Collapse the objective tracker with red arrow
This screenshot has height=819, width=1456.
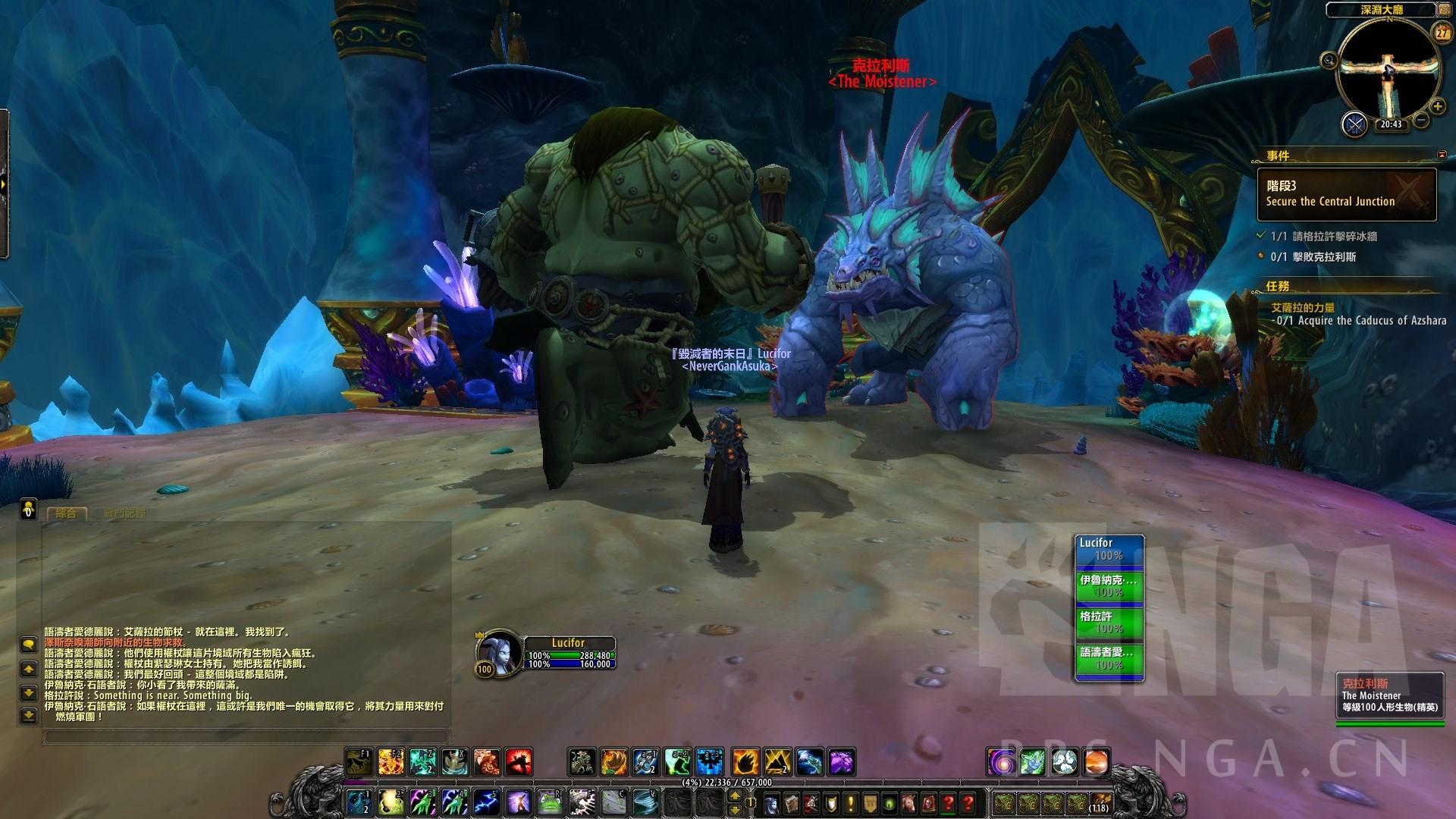click(x=1442, y=155)
